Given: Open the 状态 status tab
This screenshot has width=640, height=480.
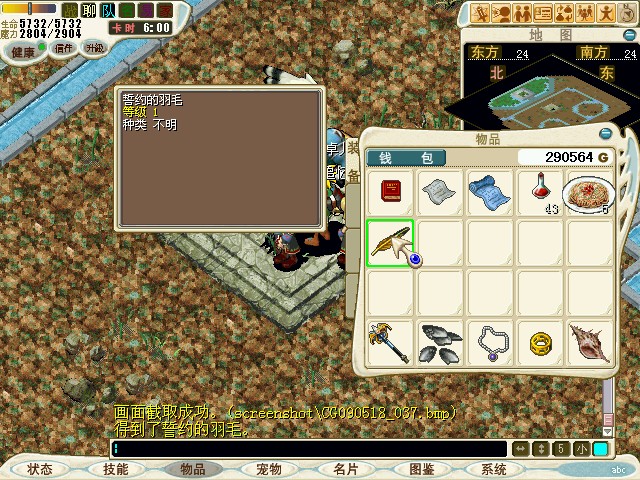Looking at the screenshot, I should (40, 468).
